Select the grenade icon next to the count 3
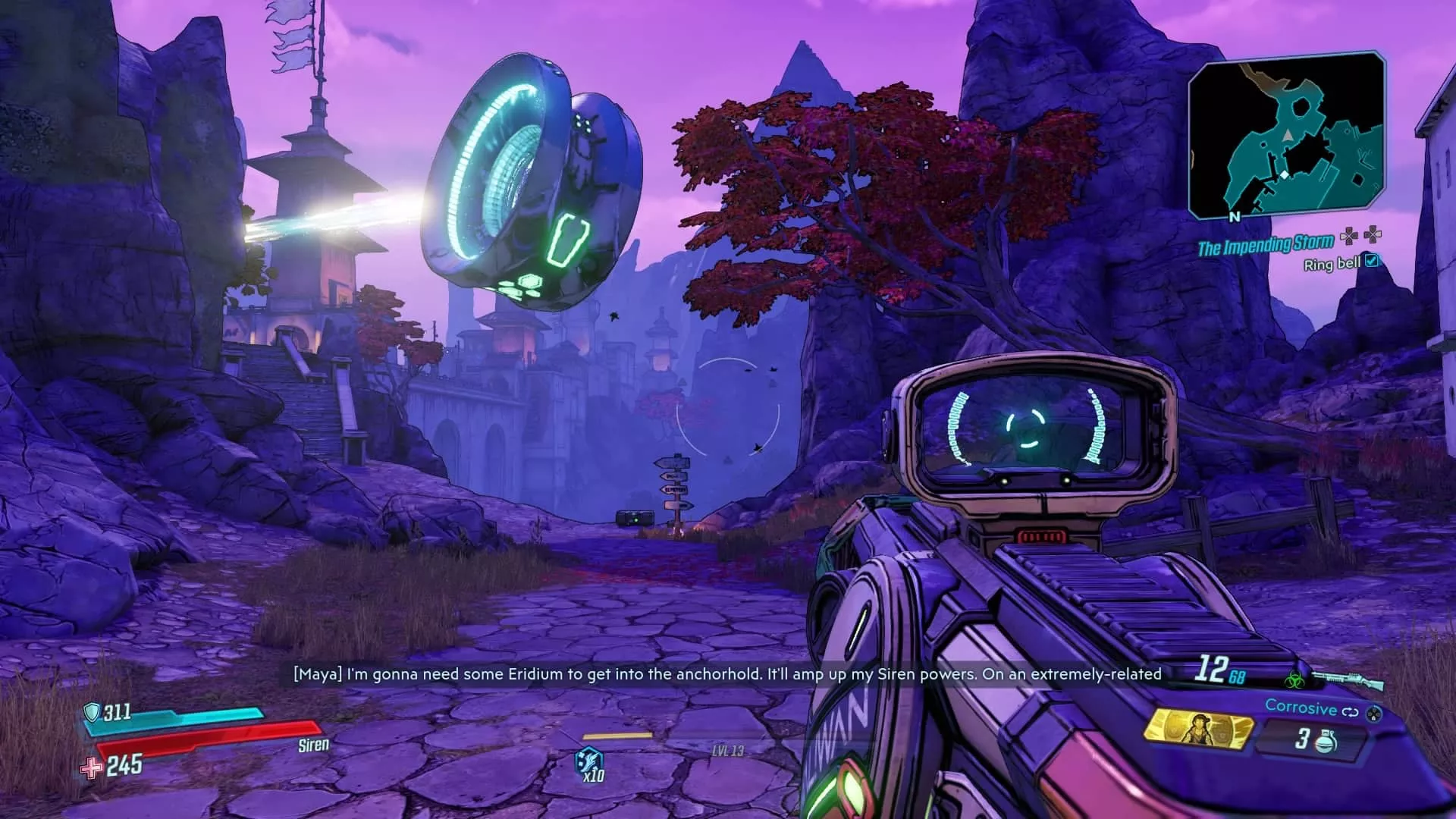1456x819 pixels. pos(1326,740)
